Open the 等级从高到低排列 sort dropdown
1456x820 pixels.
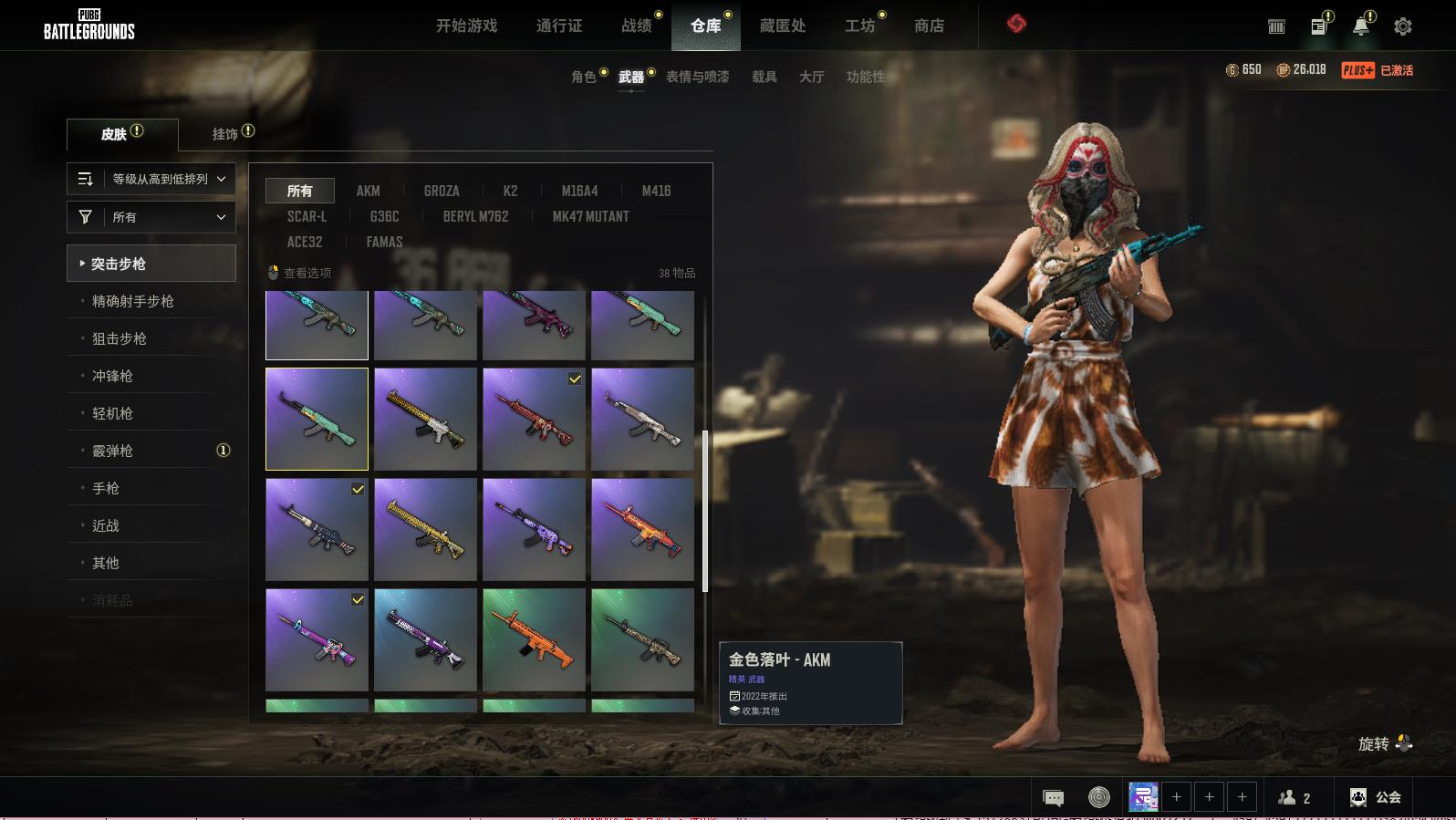click(151, 179)
